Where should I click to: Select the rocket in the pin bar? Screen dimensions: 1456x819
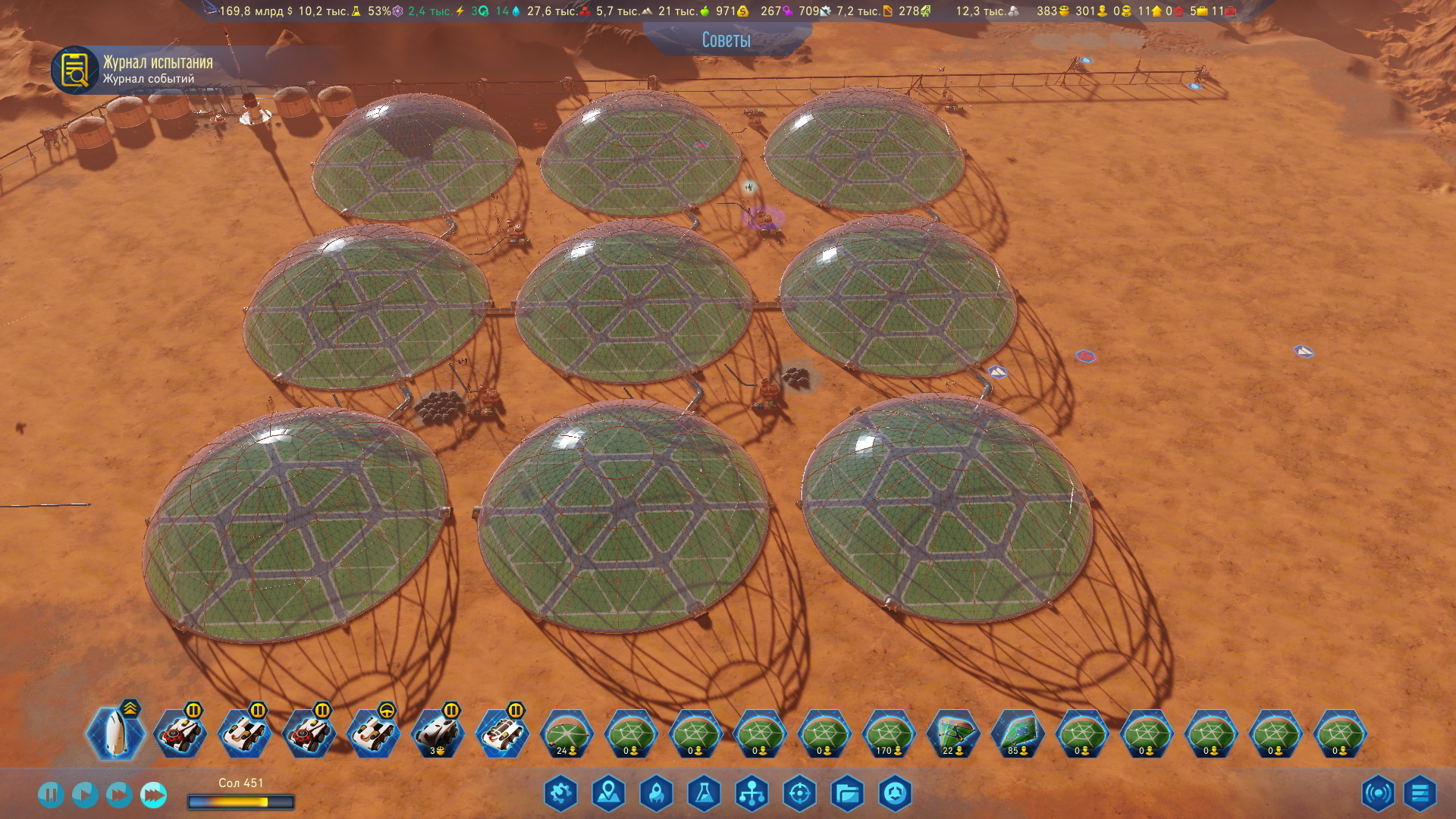pos(115,733)
